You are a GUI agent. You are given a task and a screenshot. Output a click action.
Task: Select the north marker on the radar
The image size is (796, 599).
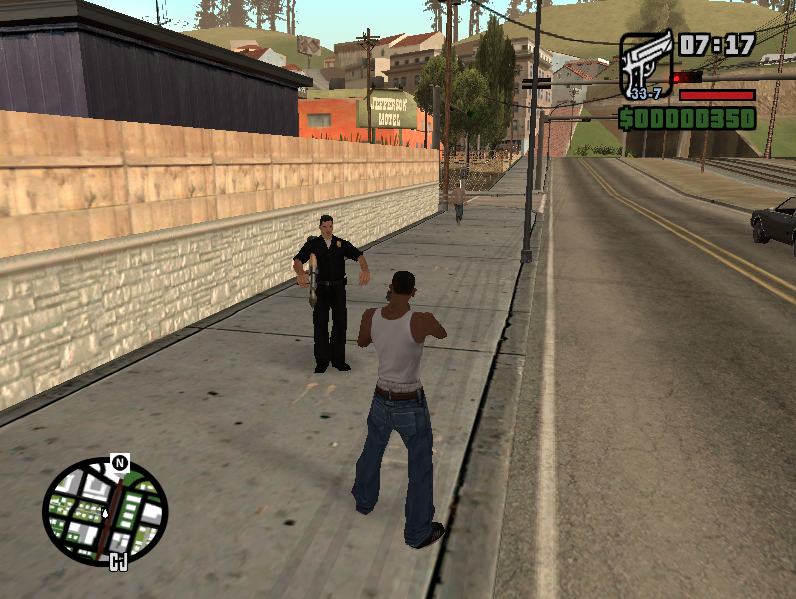(x=119, y=462)
